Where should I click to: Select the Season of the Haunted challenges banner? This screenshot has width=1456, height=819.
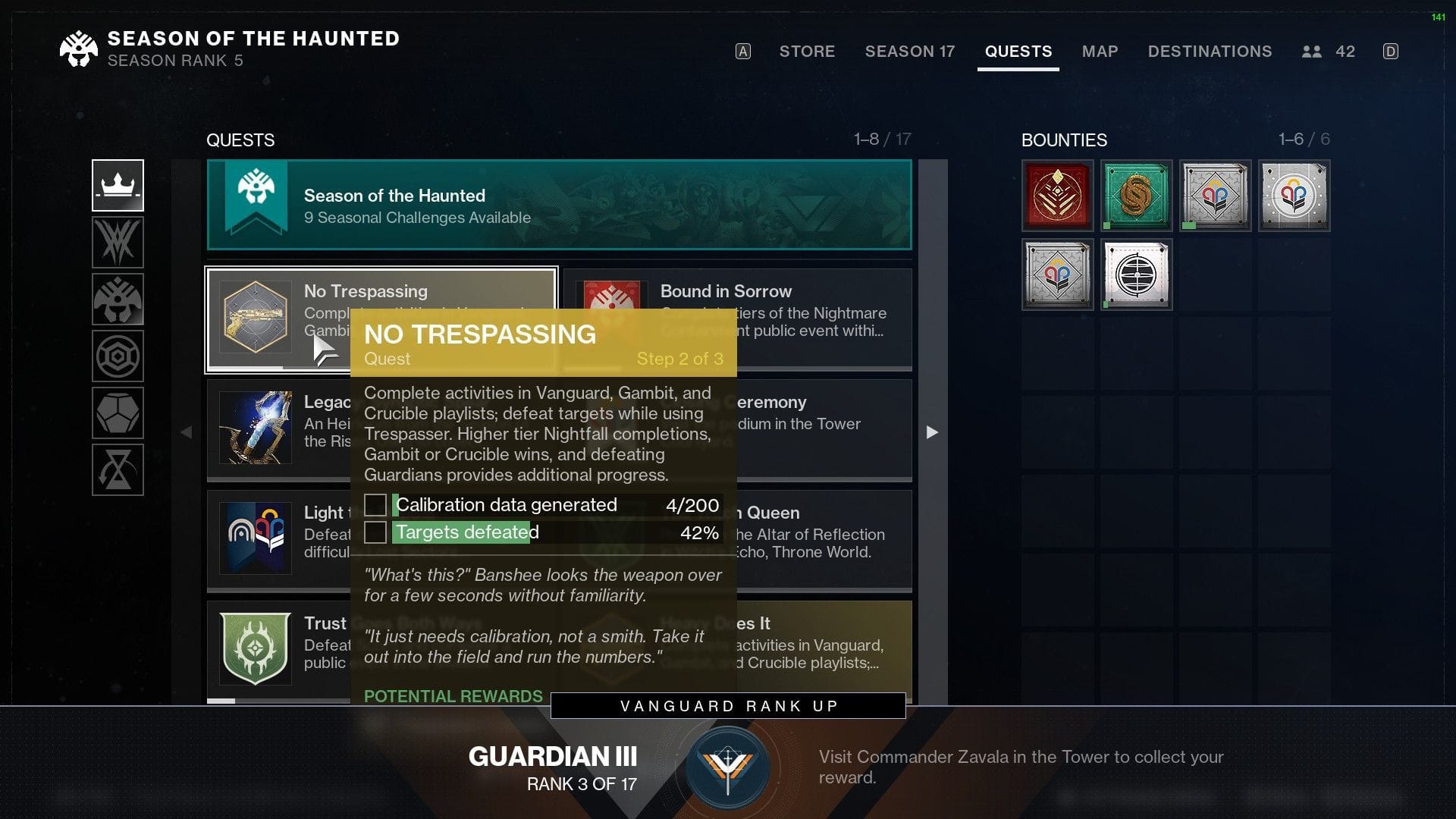coord(559,205)
